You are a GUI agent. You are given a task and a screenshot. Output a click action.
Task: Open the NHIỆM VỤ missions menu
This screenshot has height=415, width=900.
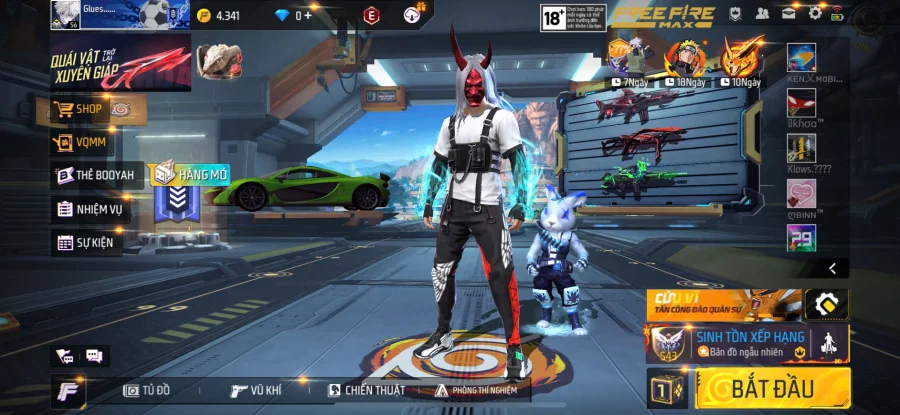pyautogui.click(x=89, y=209)
